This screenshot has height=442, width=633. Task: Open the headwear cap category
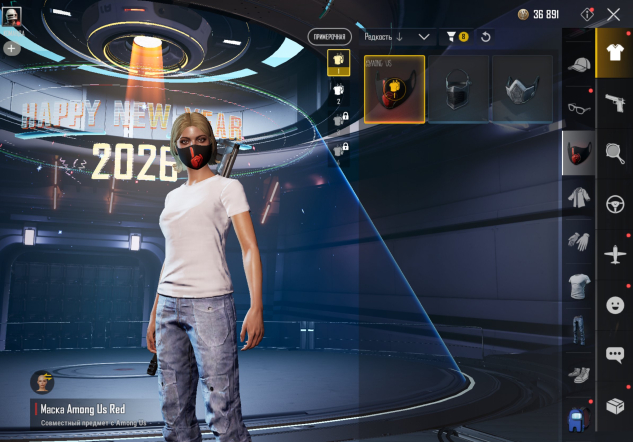click(x=578, y=65)
